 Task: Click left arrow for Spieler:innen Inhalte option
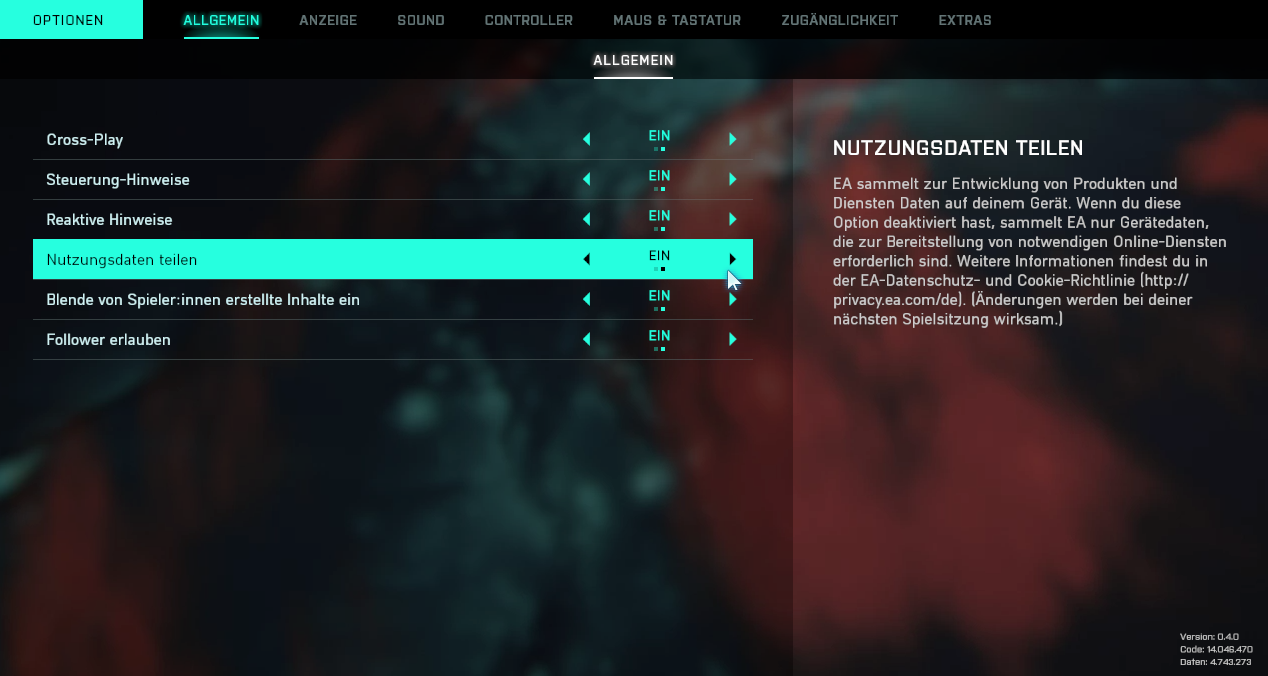click(586, 299)
